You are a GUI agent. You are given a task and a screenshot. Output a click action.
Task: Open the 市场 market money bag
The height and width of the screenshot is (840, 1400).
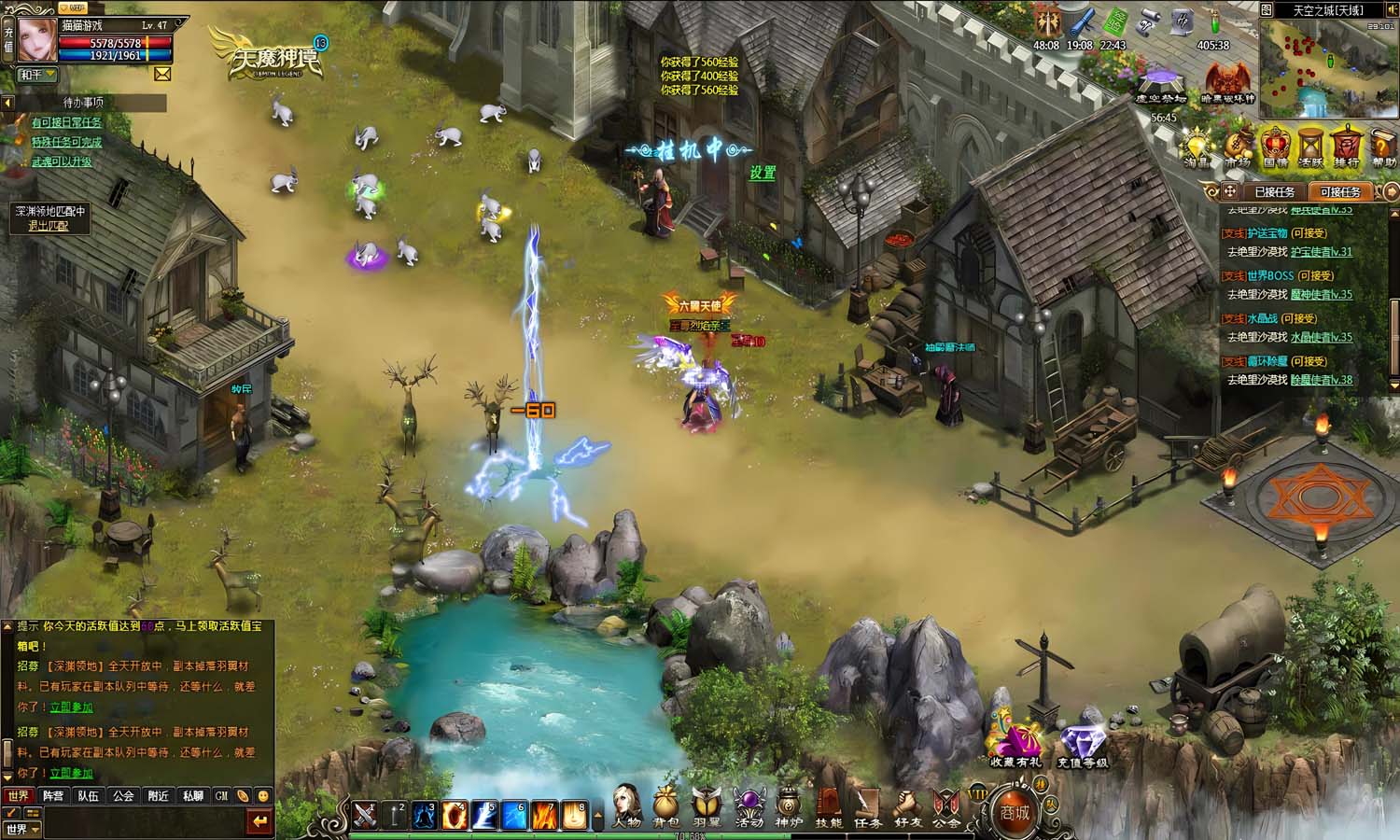tap(1238, 147)
